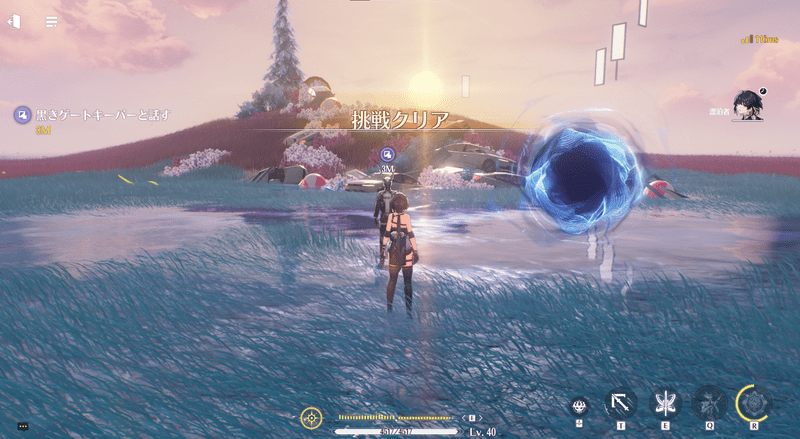The width and height of the screenshot is (800, 439).
Task: Select the 漂泊者 character portrait
Action: [x=746, y=104]
